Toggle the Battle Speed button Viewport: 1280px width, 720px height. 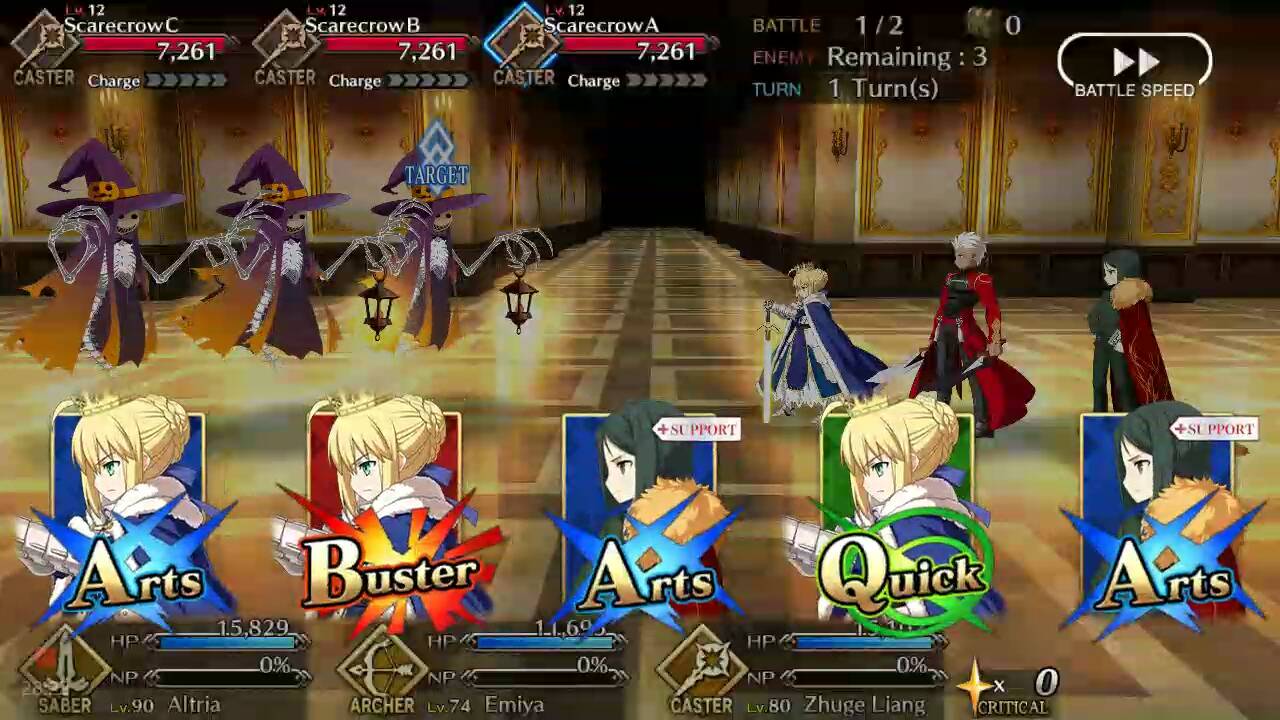pos(1134,67)
